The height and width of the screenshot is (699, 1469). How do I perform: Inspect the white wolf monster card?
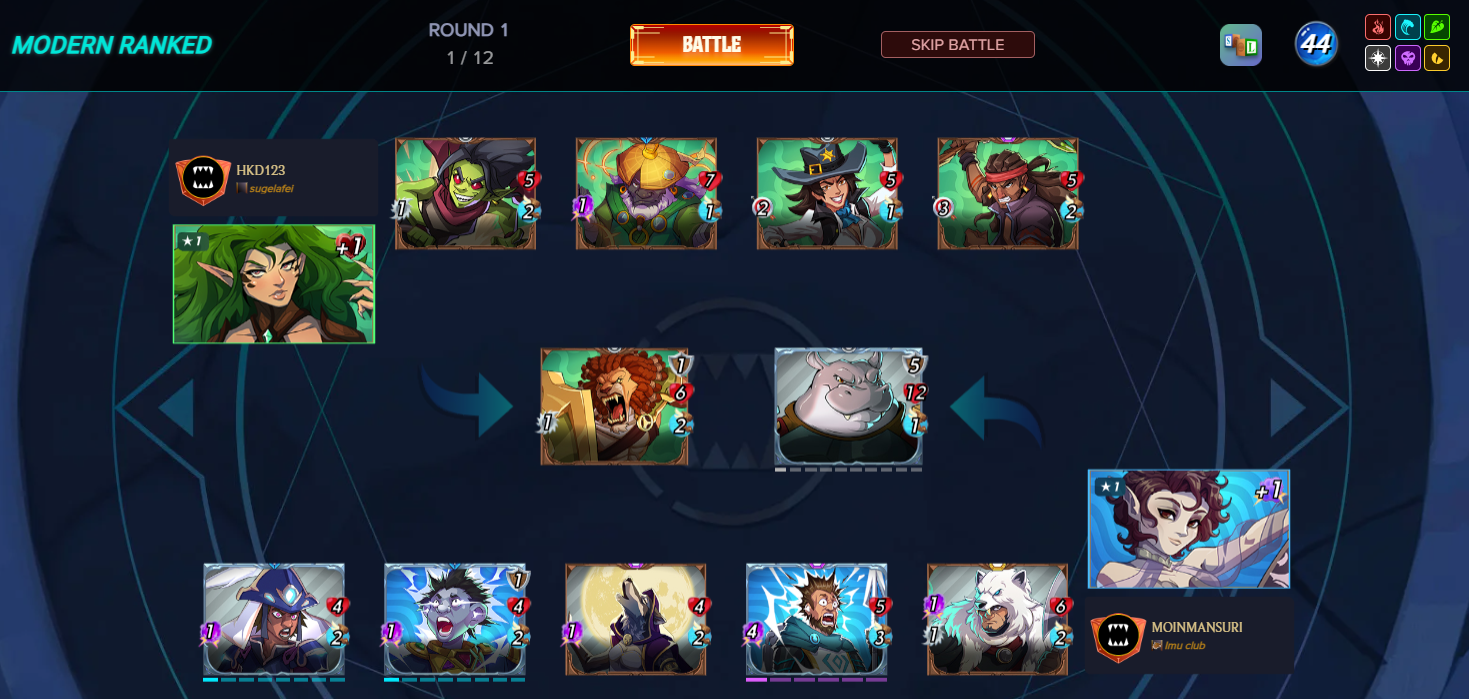point(997,619)
